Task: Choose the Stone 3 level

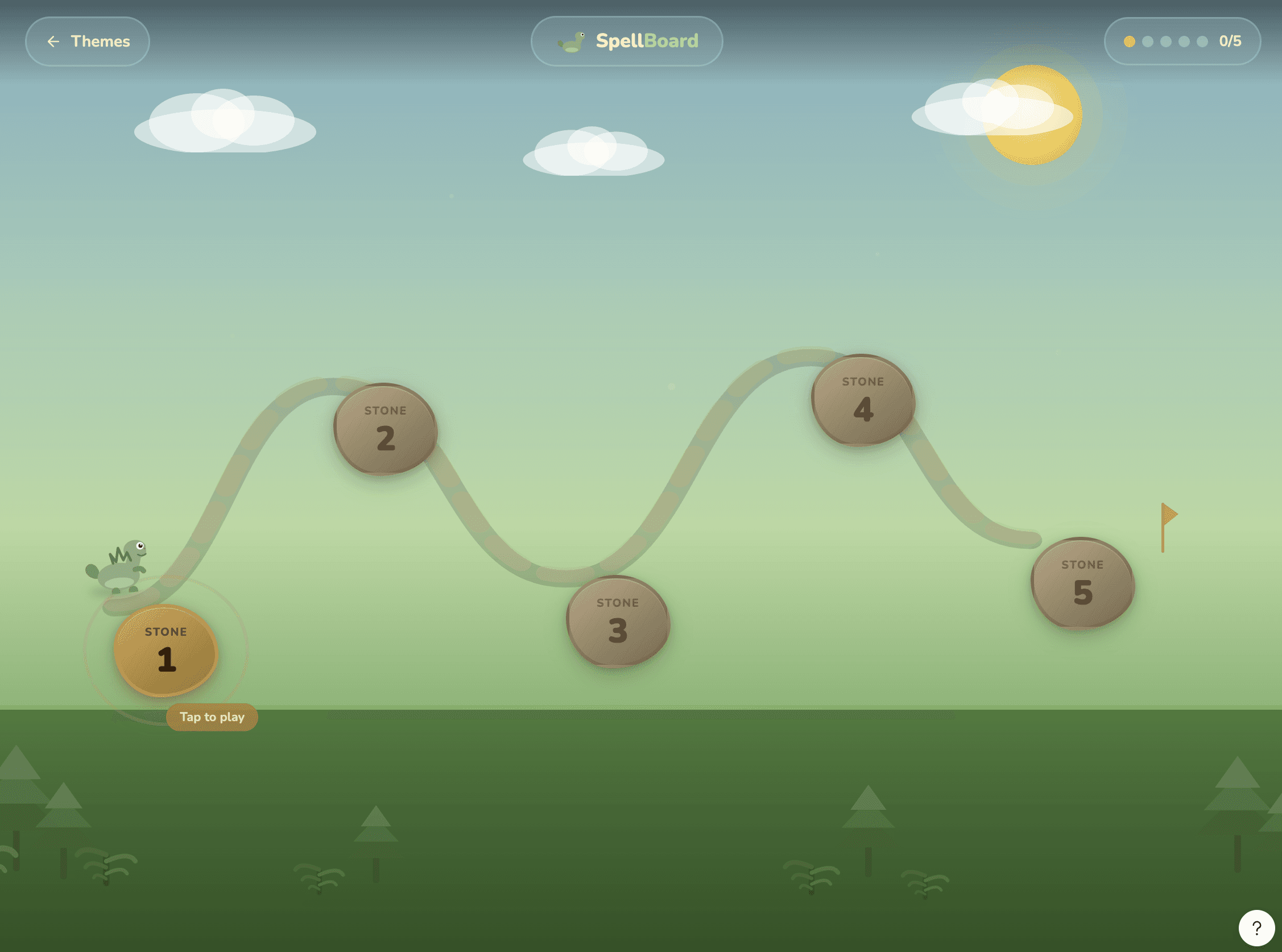Action: [618, 621]
